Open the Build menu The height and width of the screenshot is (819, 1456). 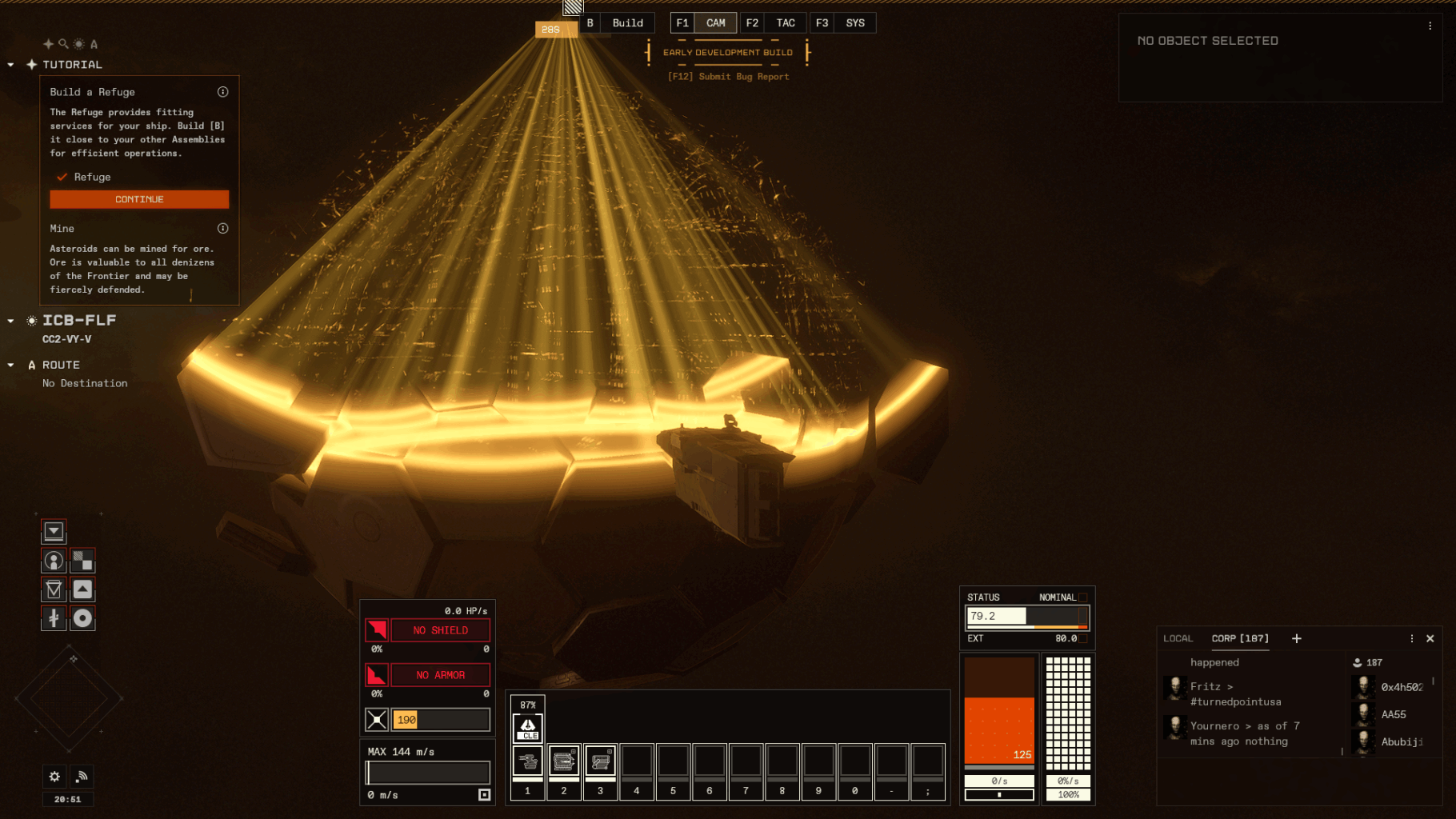pos(627,23)
